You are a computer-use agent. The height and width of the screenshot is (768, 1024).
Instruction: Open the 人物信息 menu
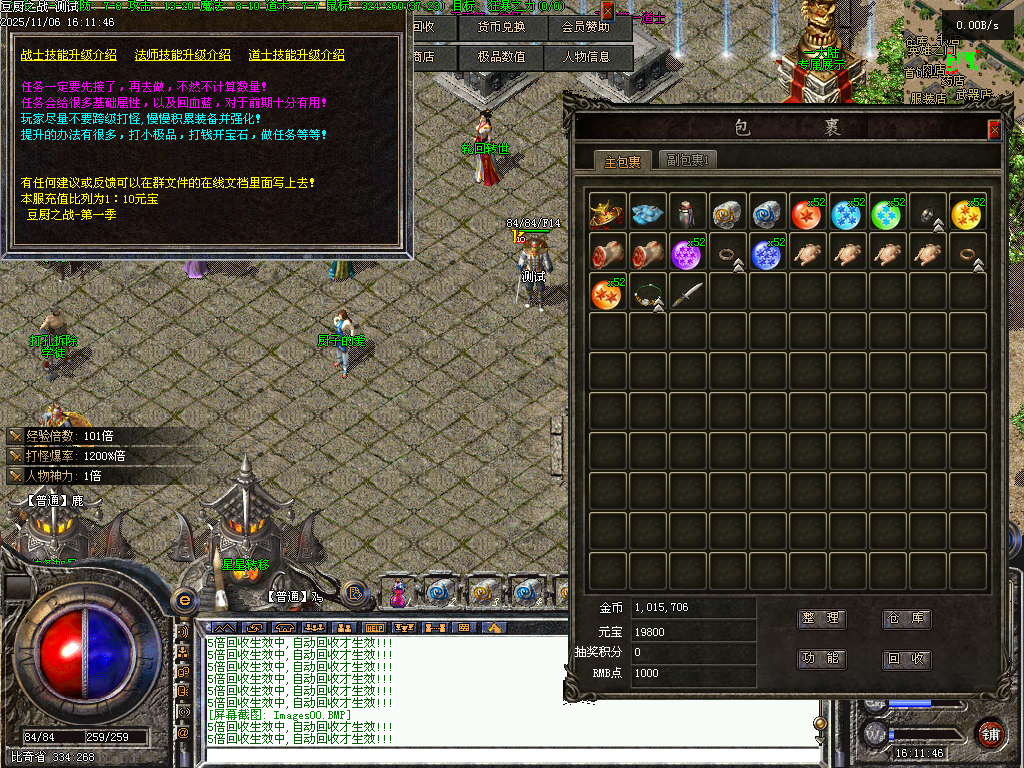(x=586, y=57)
